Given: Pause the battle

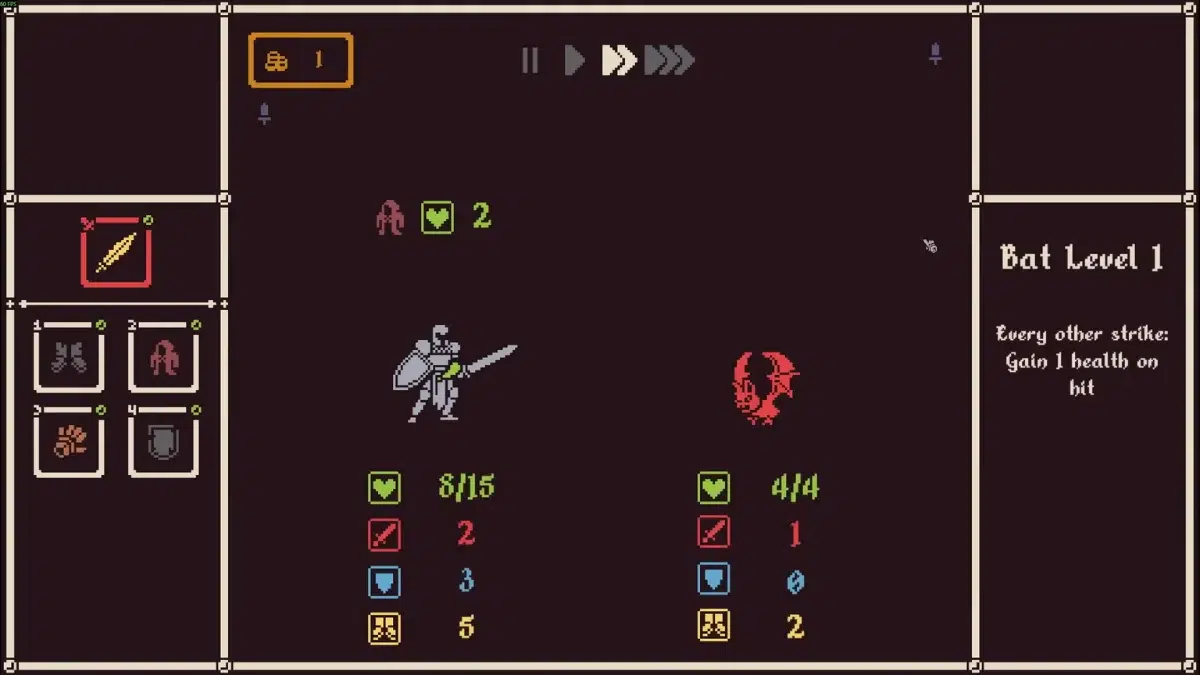Looking at the screenshot, I should [530, 61].
